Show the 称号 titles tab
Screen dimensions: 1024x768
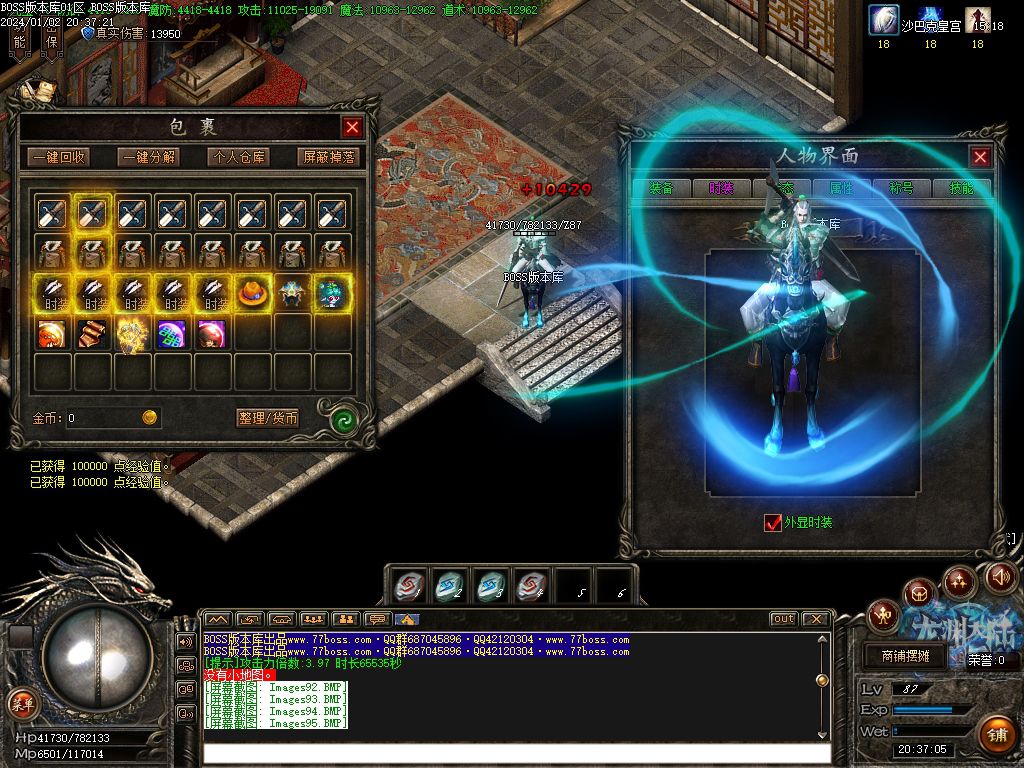(x=901, y=188)
